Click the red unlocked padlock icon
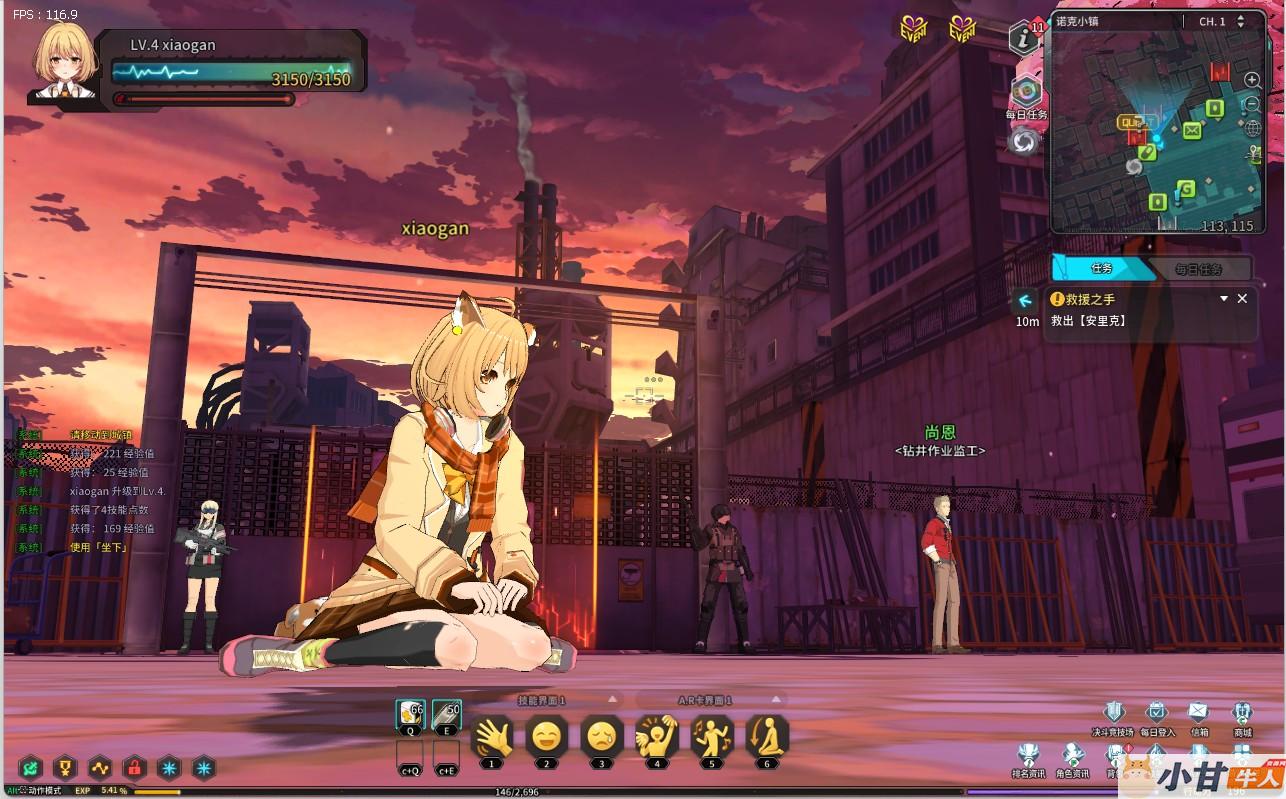 pyautogui.click(x=134, y=768)
